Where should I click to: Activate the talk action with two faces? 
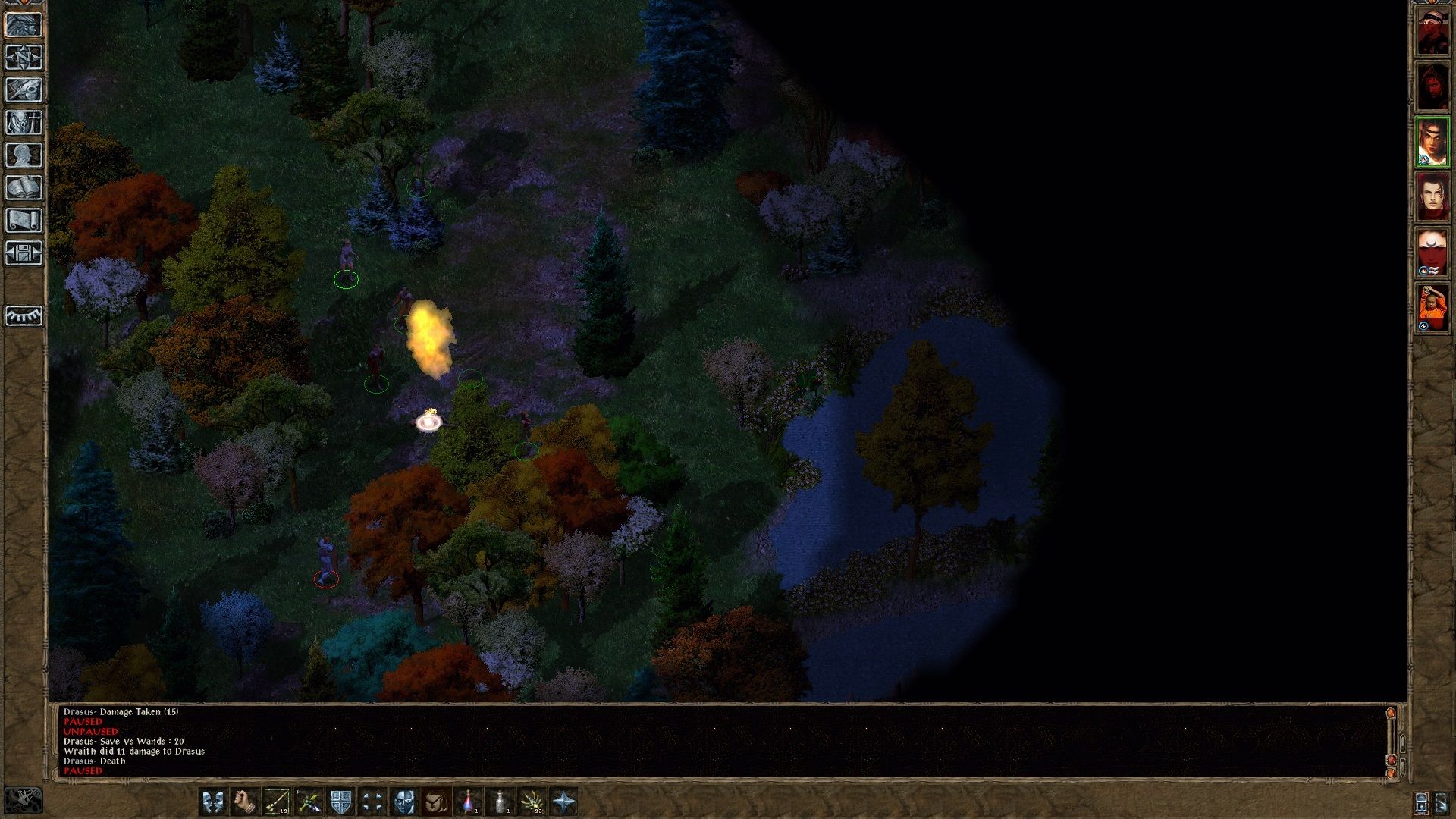[213, 802]
